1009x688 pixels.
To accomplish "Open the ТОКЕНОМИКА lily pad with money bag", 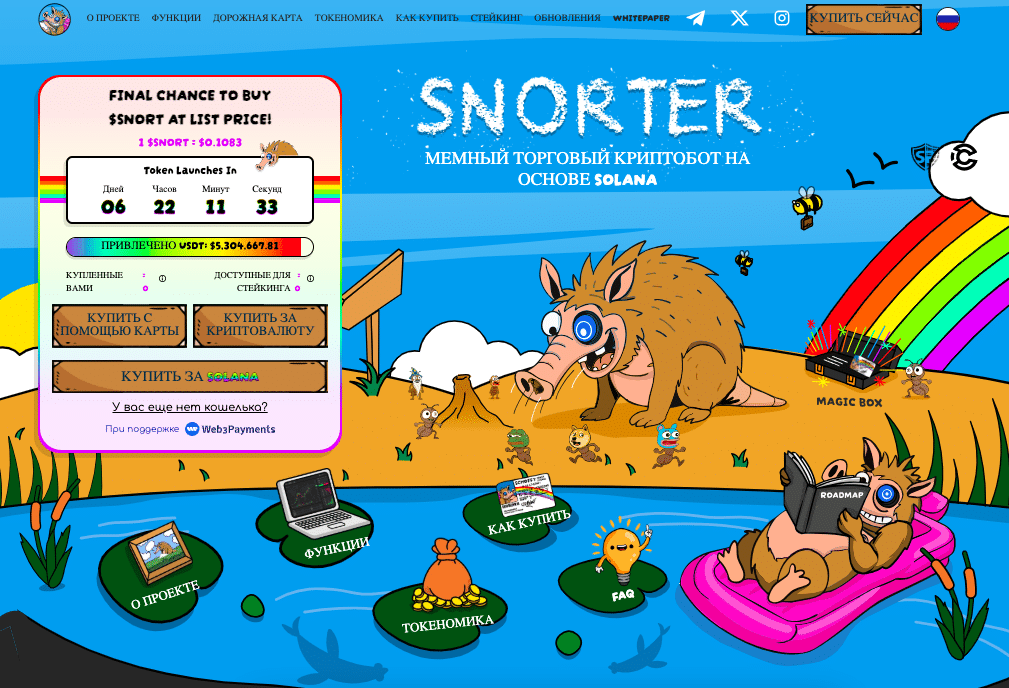I will click(447, 602).
